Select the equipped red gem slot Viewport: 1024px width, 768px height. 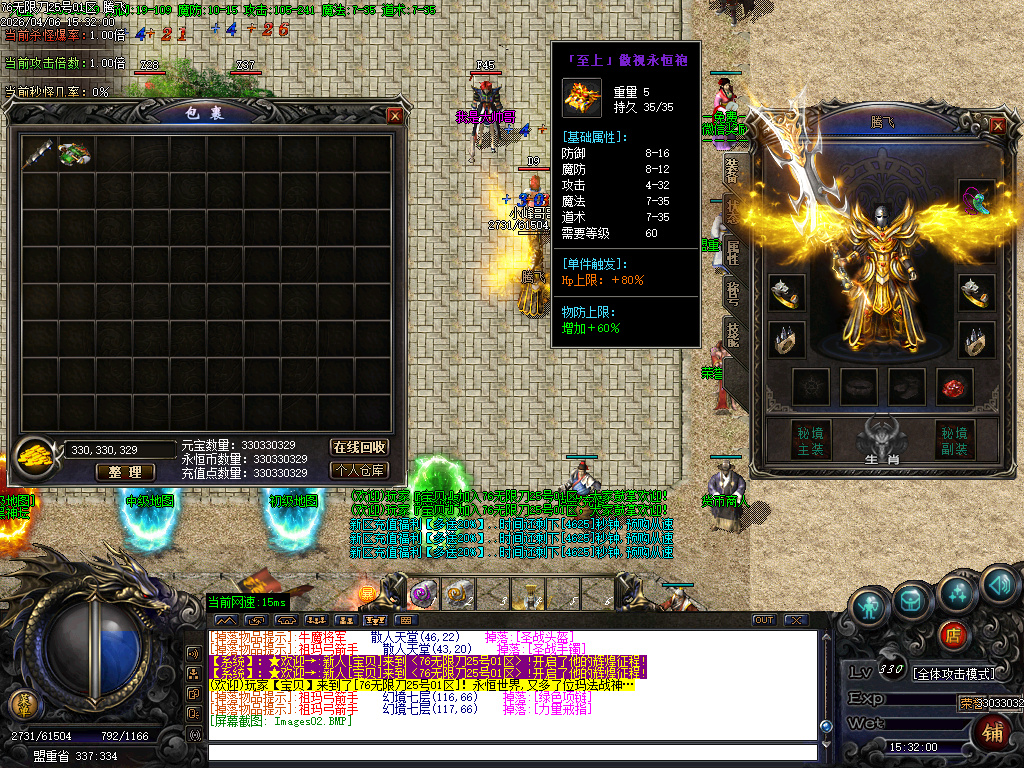pyautogui.click(x=954, y=386)
